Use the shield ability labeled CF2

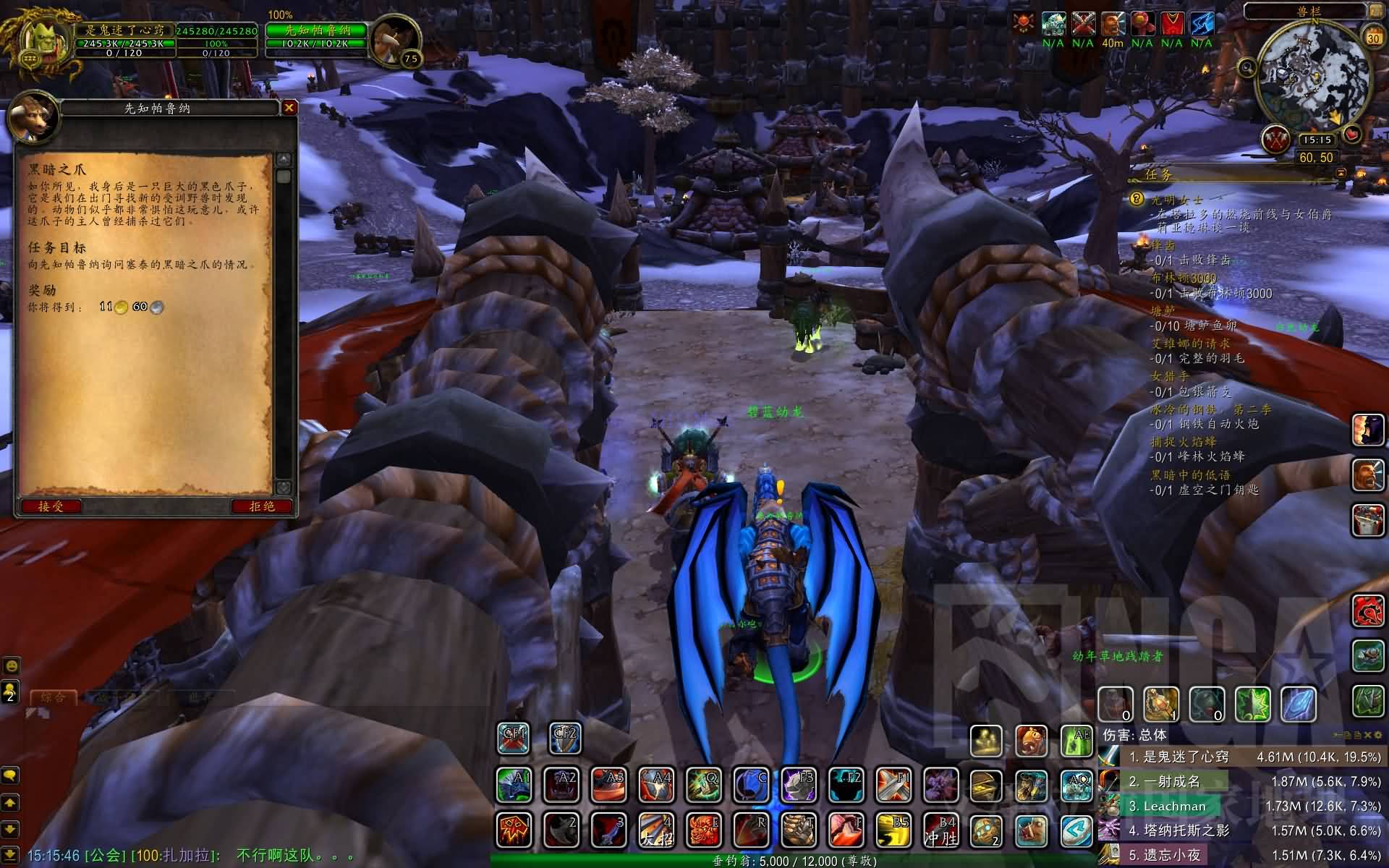click(565, 739)
